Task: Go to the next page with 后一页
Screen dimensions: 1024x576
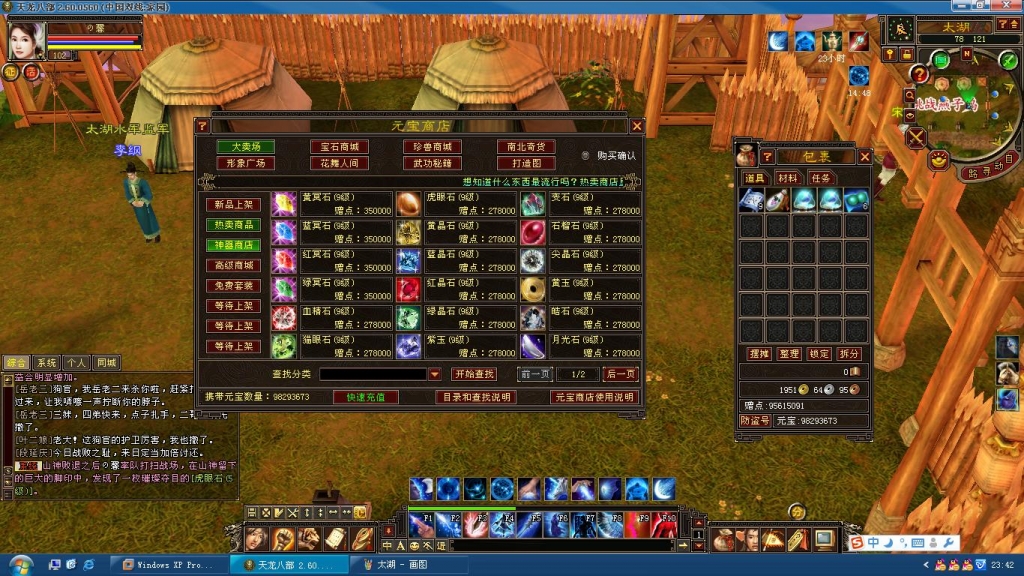Action: tap(620, 374)
